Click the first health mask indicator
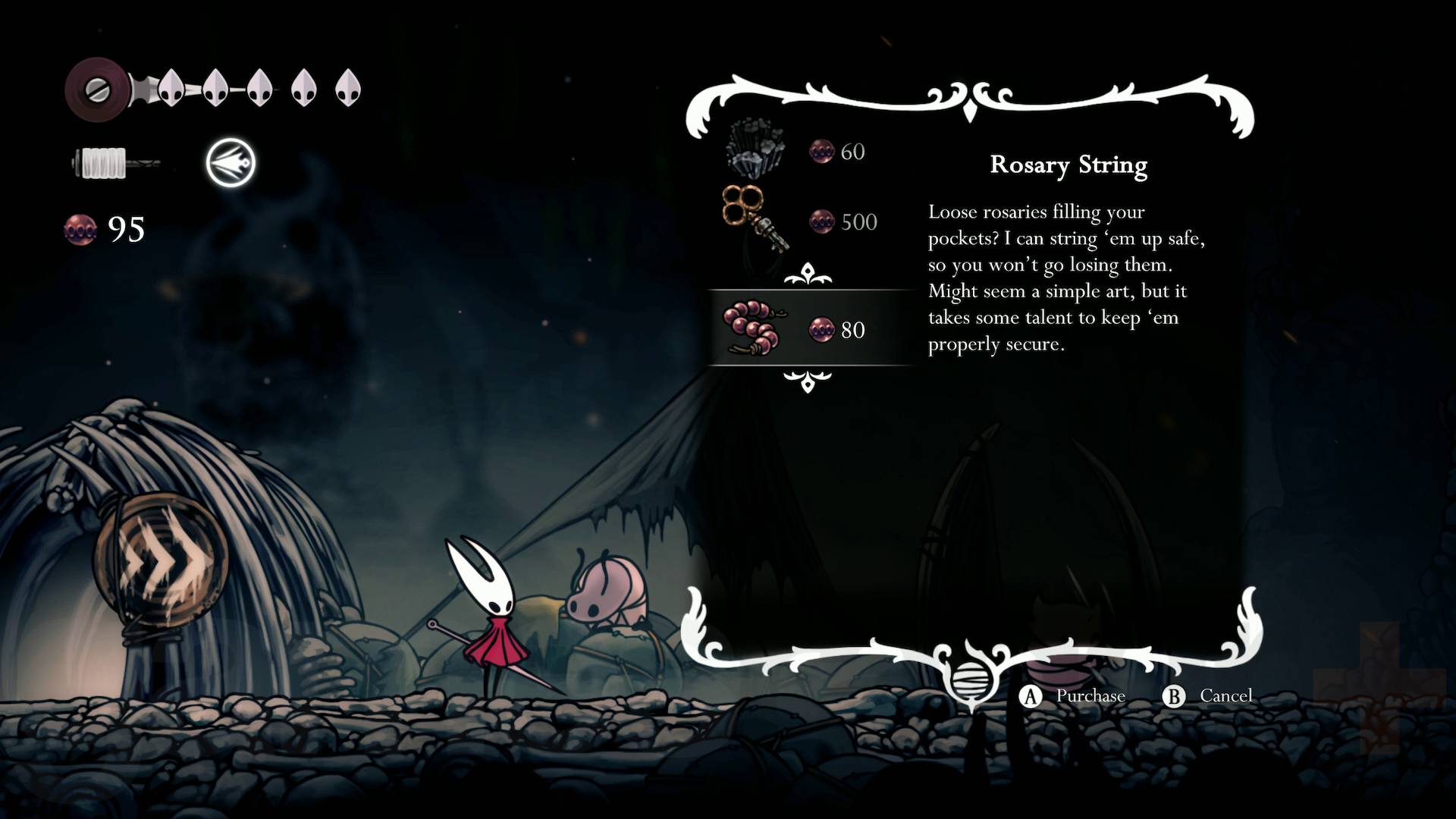The height and width of the screenshot is (819, 1456). pos(170,87)
